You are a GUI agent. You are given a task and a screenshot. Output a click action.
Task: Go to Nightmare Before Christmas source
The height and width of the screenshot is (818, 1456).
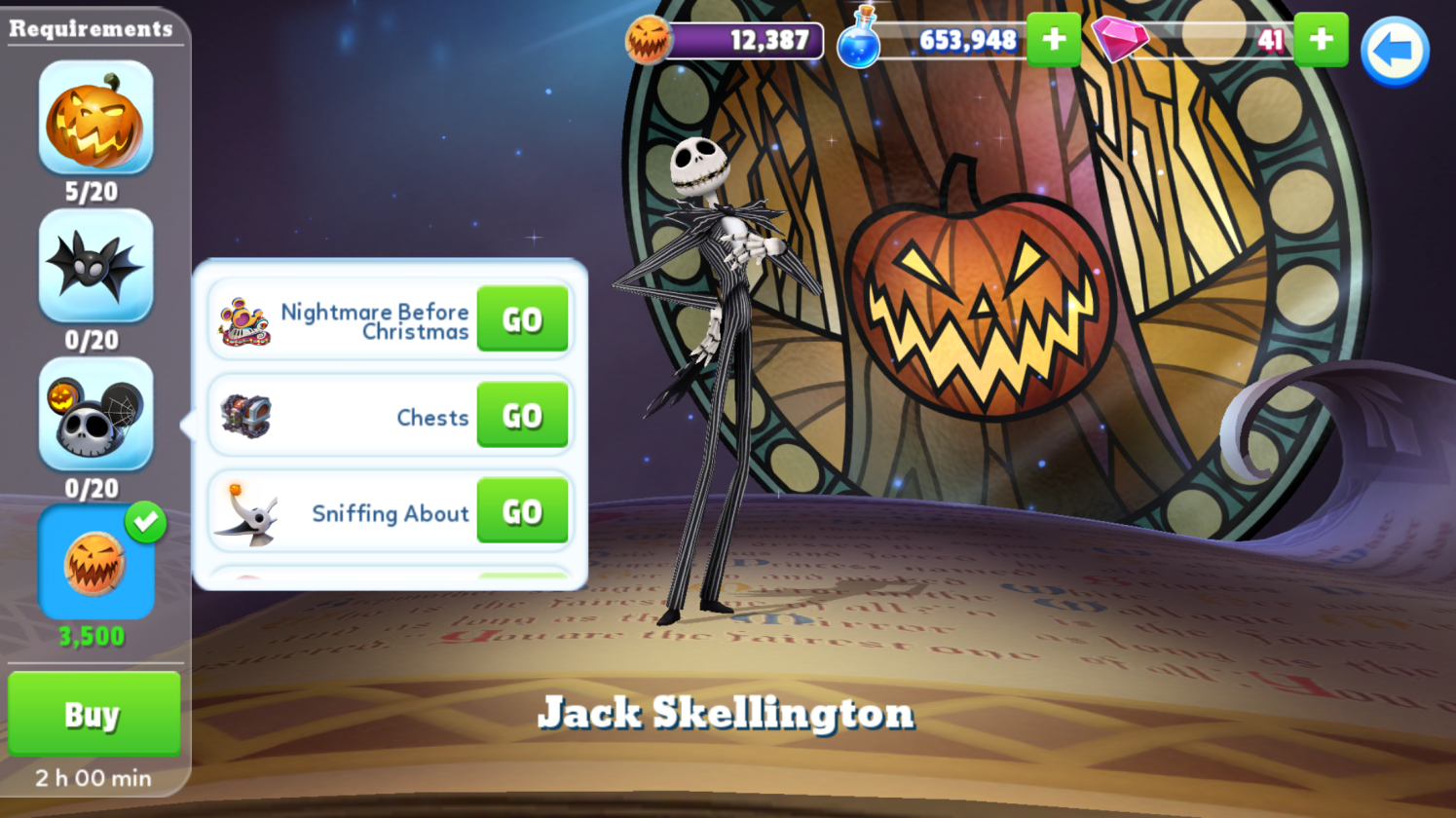522,319
